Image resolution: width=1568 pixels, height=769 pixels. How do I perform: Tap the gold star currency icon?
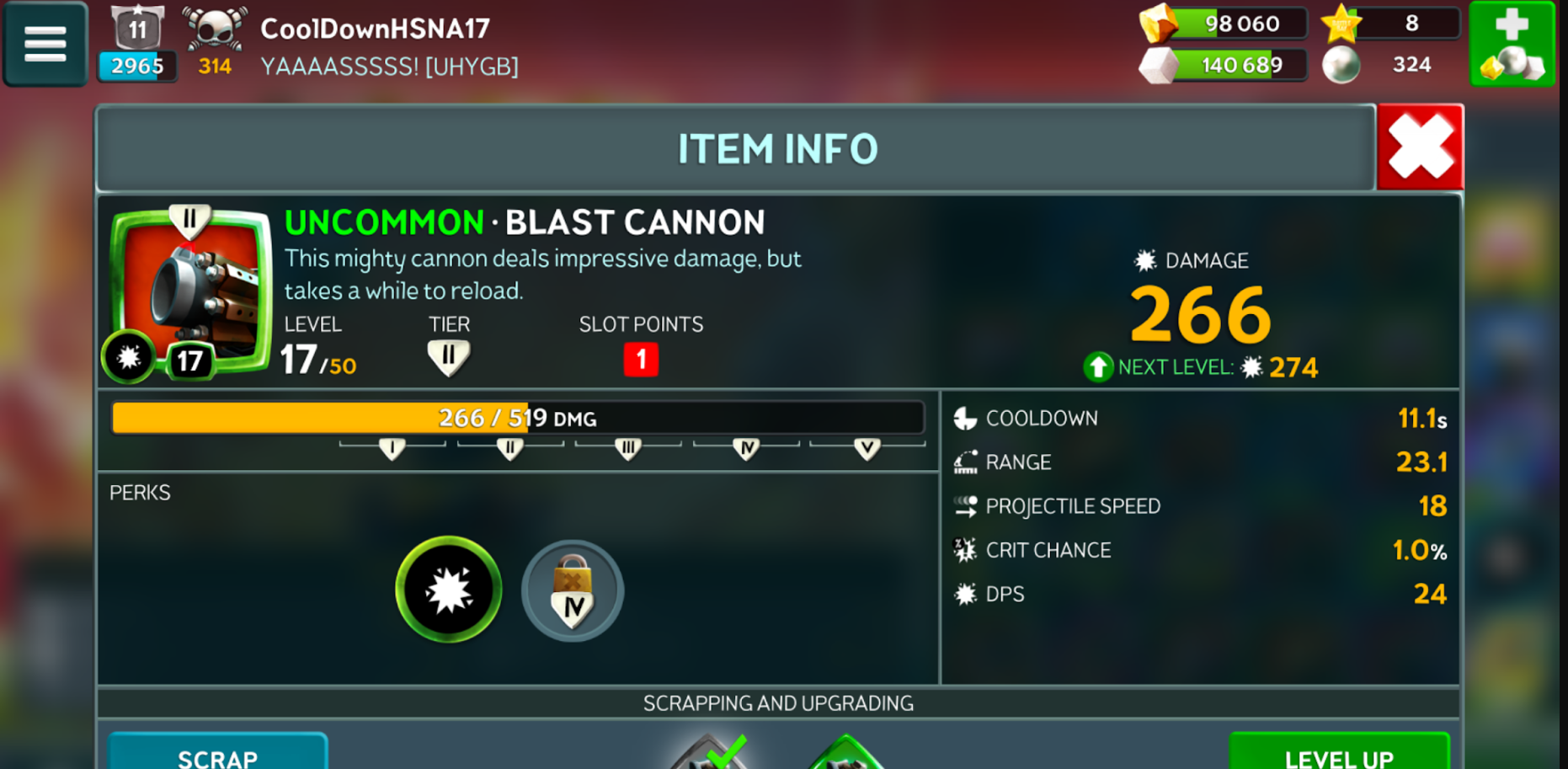1341,24
